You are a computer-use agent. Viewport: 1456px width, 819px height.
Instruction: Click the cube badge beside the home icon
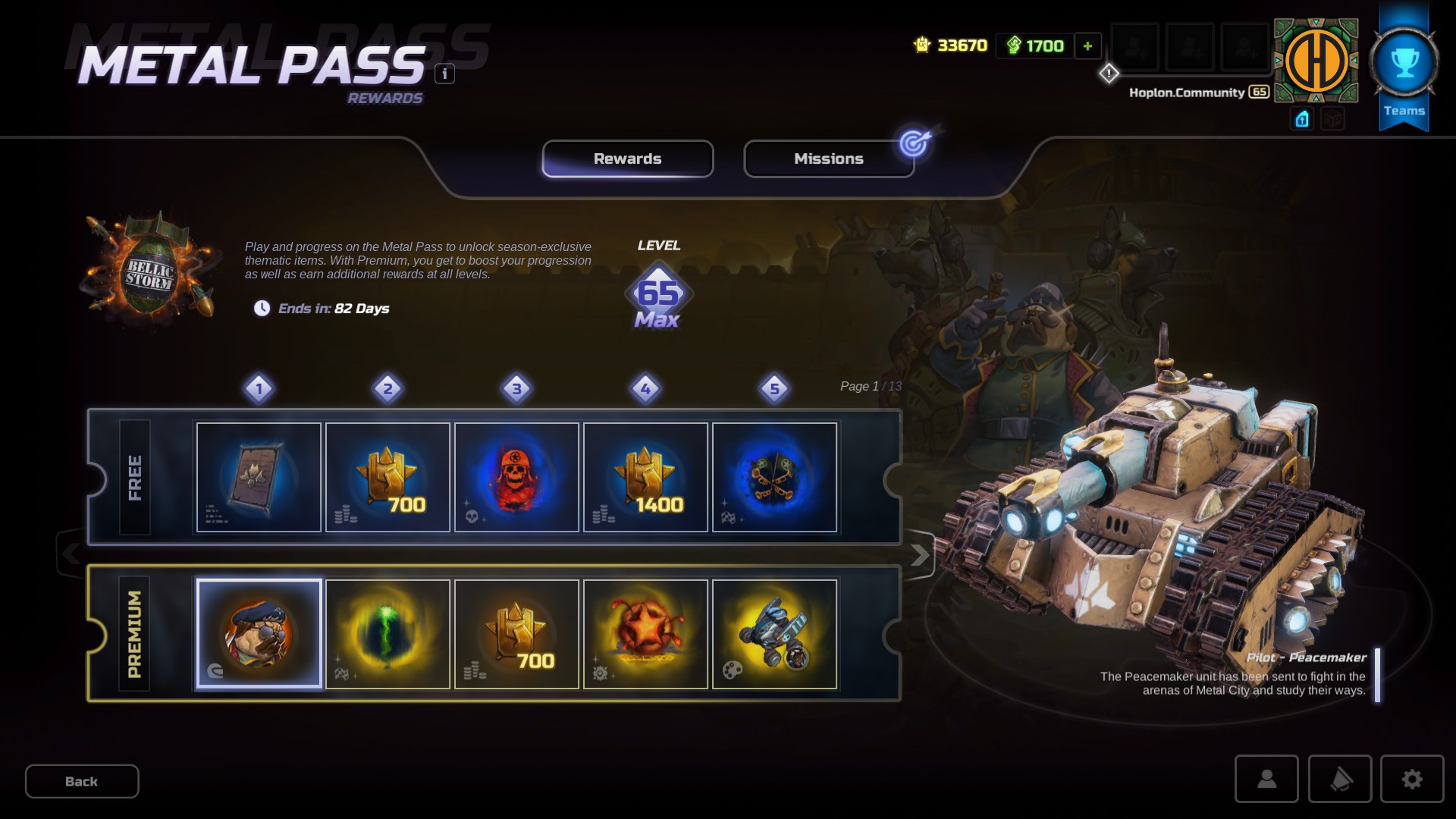point(1332,119)
